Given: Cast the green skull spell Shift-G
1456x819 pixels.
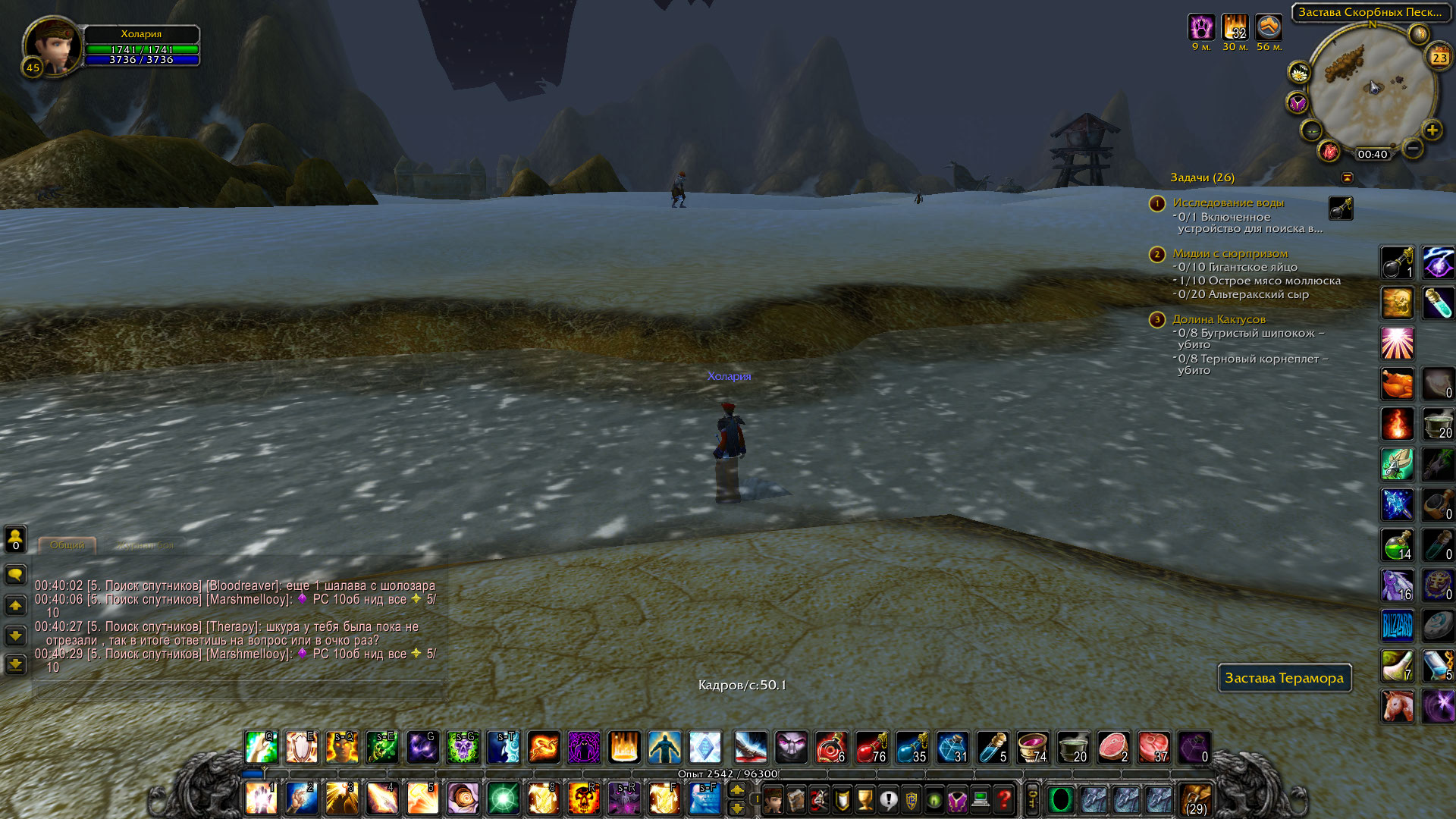Looking at the screenshot, I should [463, 747].
